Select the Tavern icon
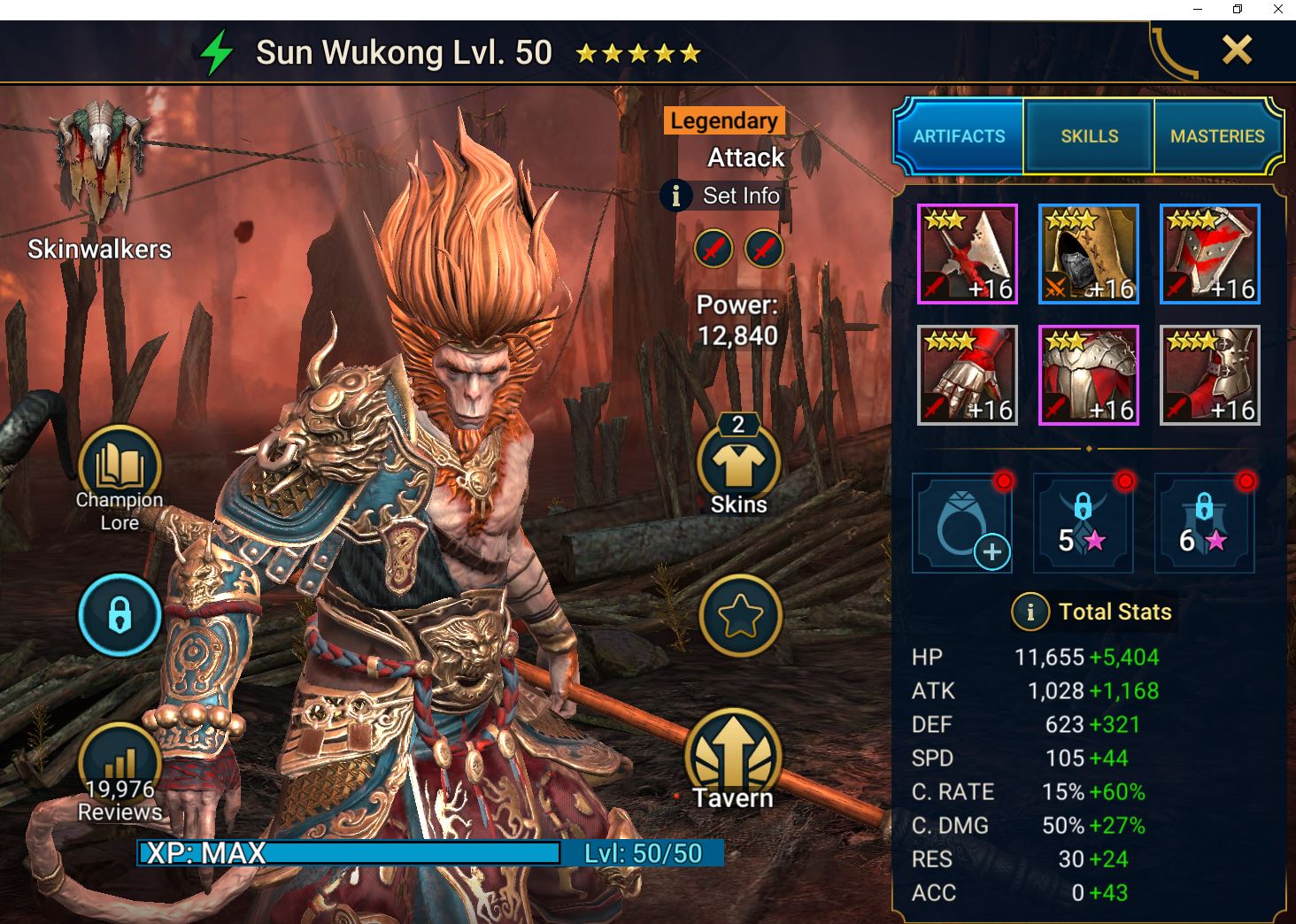The image size is (1296, 924). point(735,752)
